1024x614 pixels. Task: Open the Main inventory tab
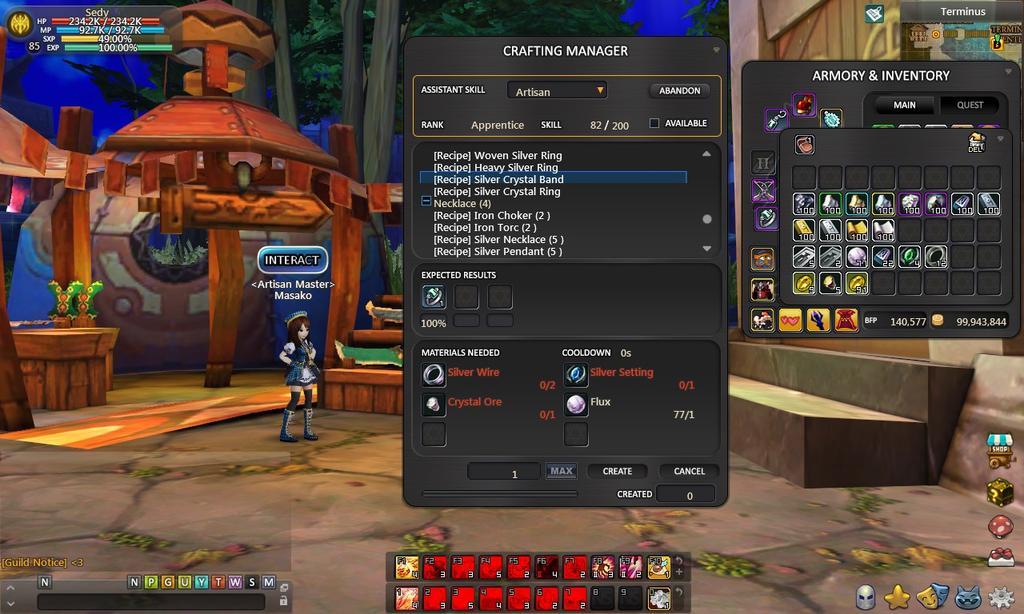pyautogui.click(x=904, y=105)
